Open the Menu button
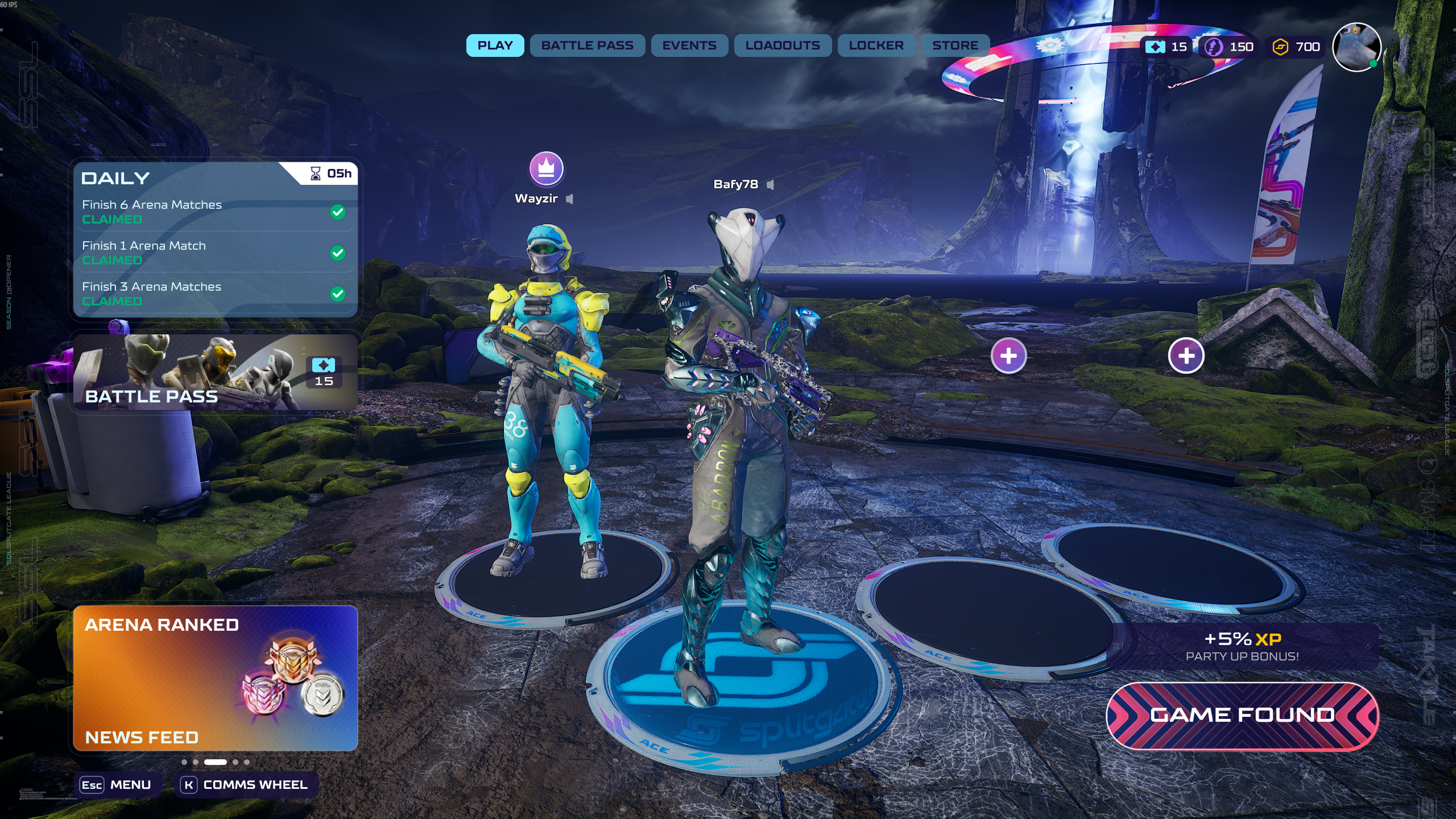1456x819 pixels. coord(117,785)
